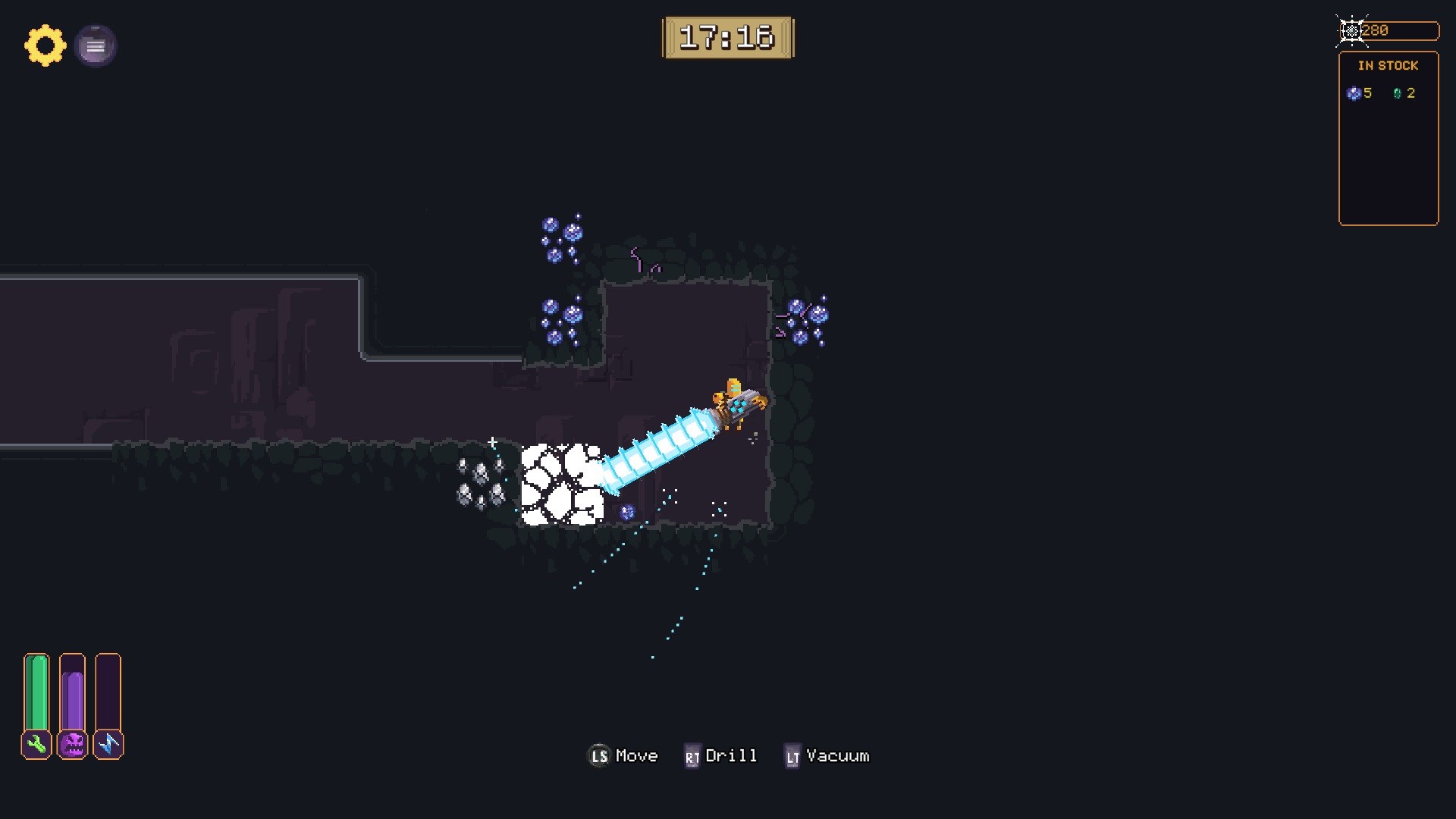
Task: Toggle the Vacuum with the LT prompt
Action: point(793,756)
